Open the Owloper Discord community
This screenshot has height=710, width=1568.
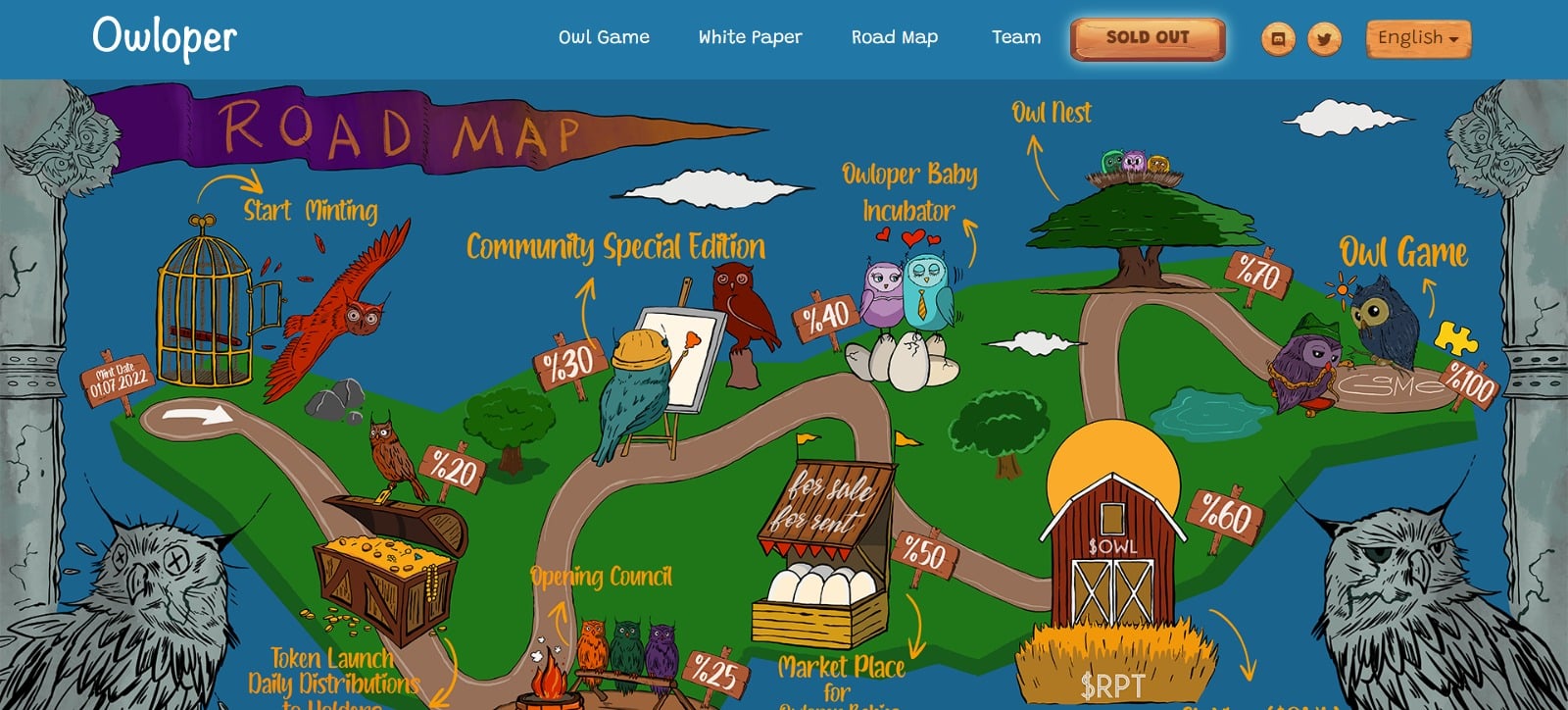coord(1277,40)
